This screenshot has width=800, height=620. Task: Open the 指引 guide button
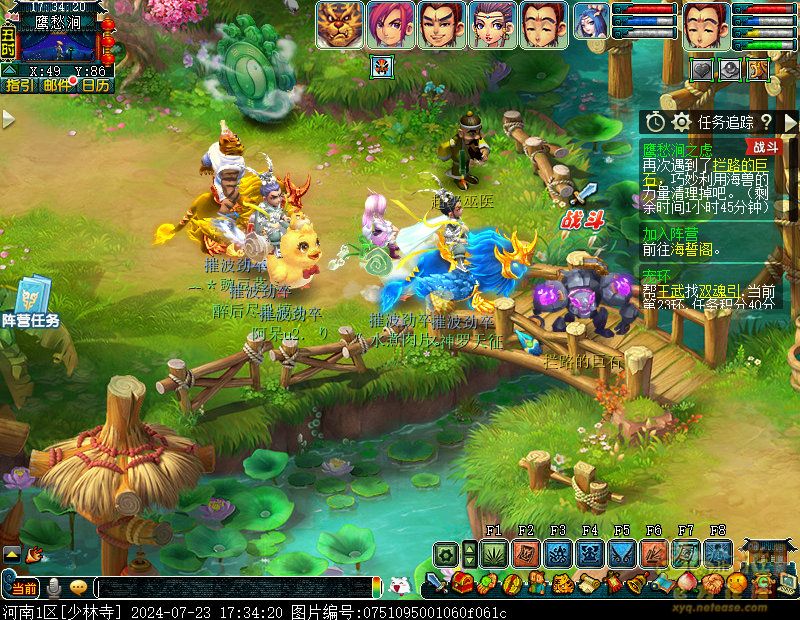[x=18, y=86]
